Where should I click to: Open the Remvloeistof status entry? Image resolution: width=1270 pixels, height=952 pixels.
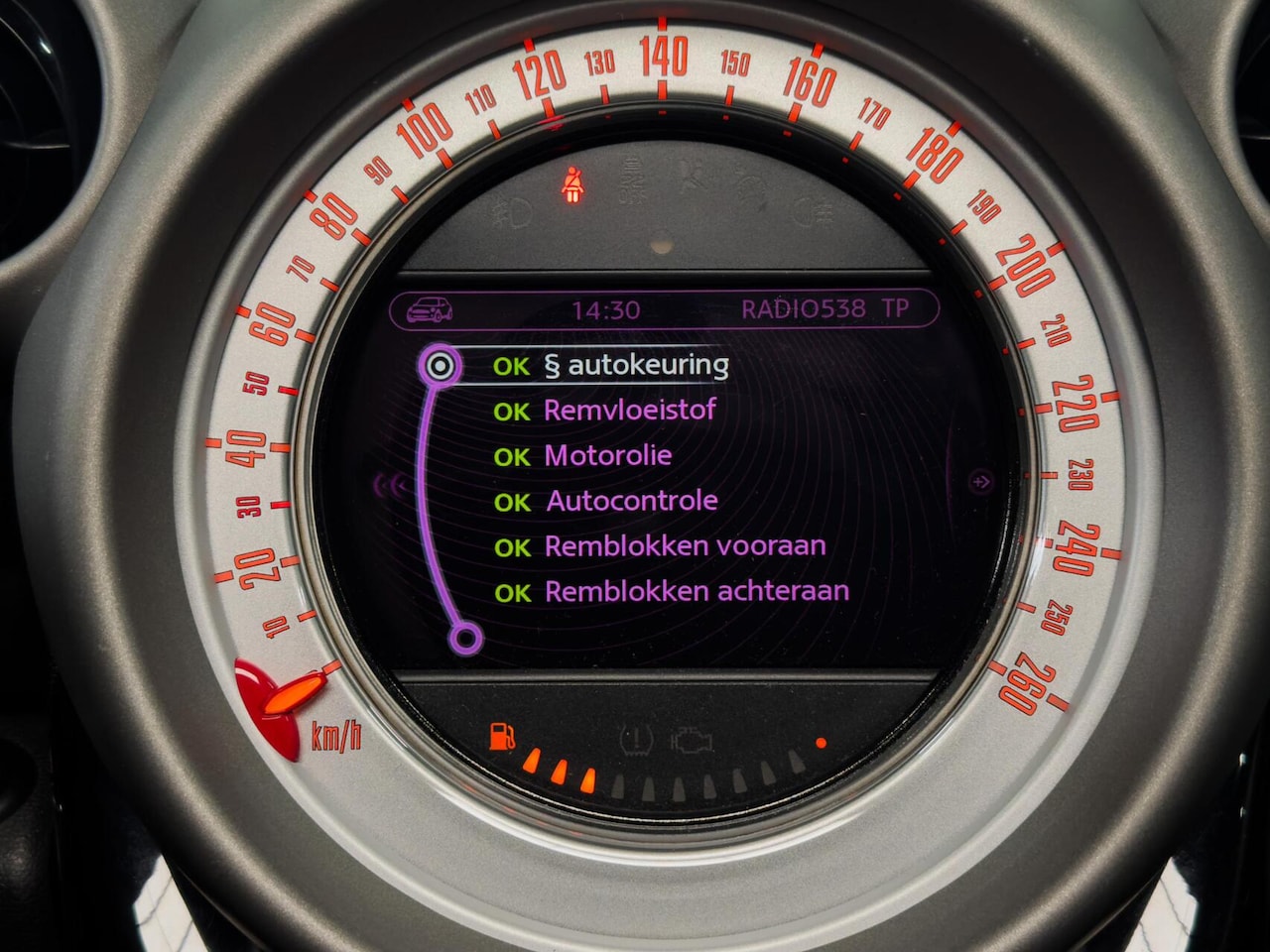(x=629, y=411)
